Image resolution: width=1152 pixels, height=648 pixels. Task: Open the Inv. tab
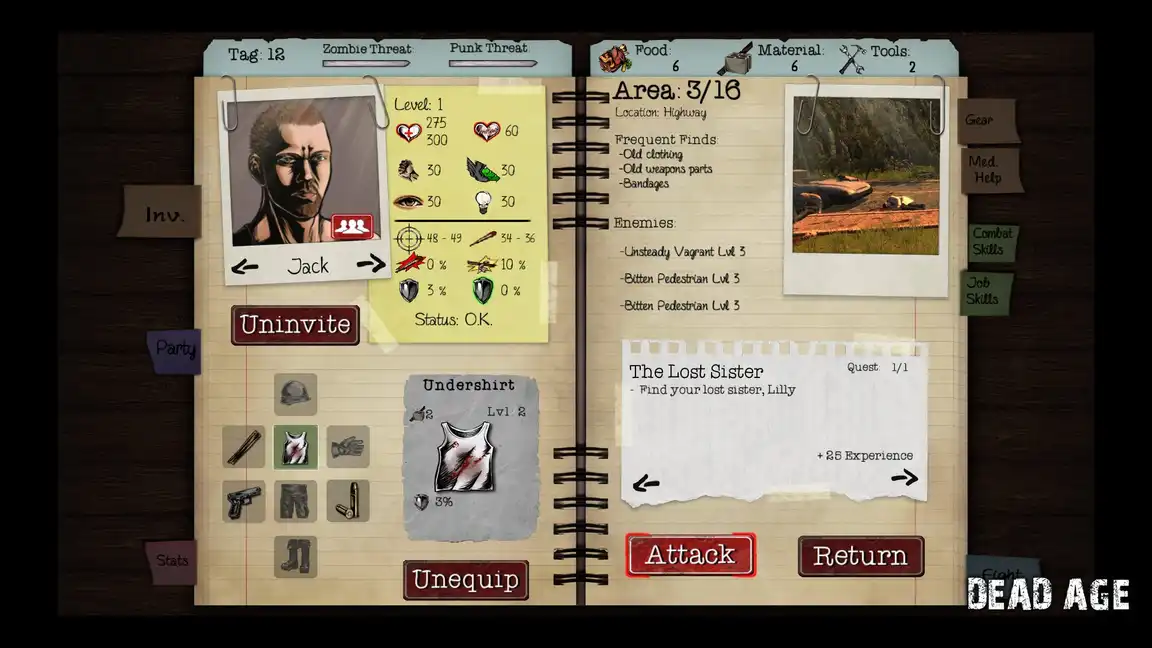(x=164, y=214)
